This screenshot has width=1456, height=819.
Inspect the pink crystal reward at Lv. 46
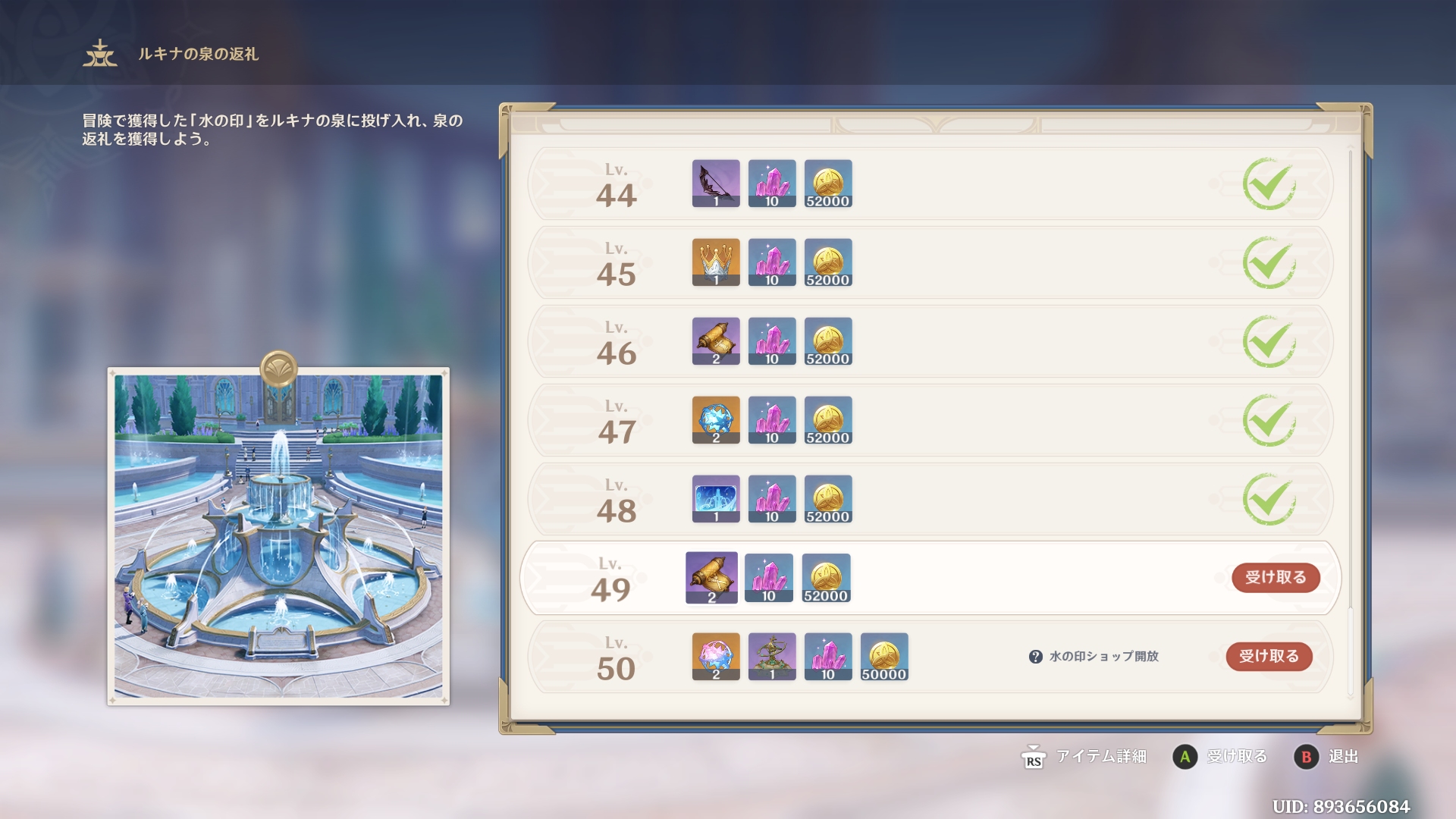tap(772, 341)
